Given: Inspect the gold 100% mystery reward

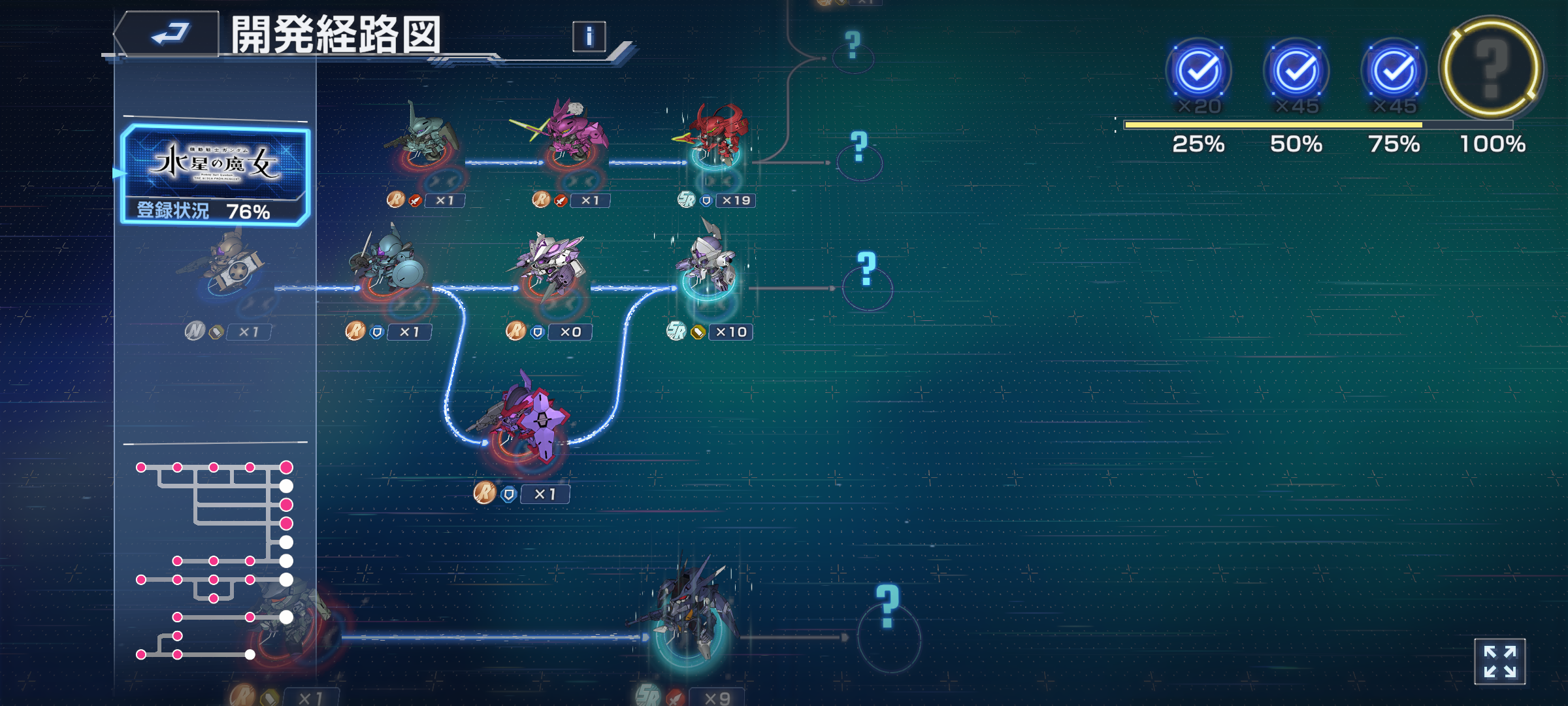Looking at the screenshot, I should click(x=1492, y=69).
